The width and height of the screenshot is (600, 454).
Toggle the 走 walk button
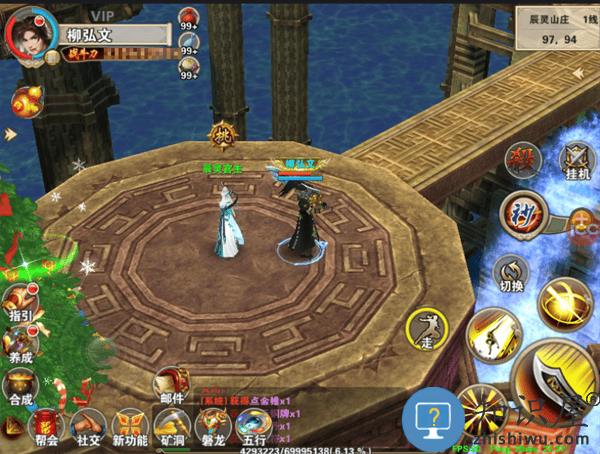427,329
